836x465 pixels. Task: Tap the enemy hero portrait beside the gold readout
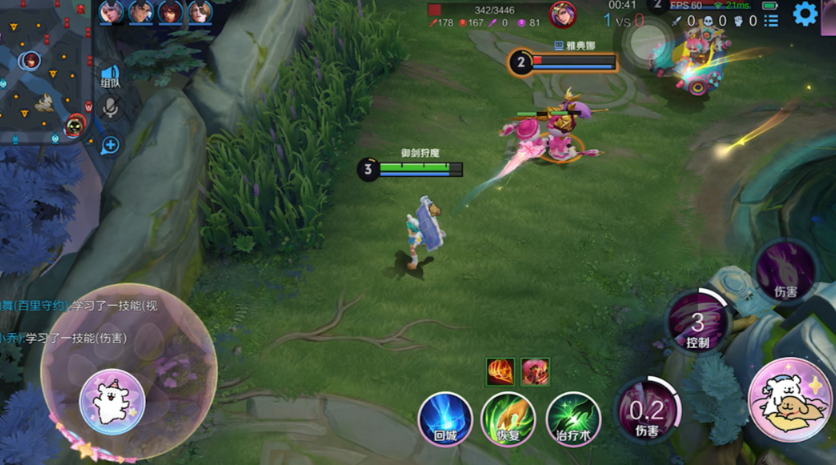click(563, 15)
